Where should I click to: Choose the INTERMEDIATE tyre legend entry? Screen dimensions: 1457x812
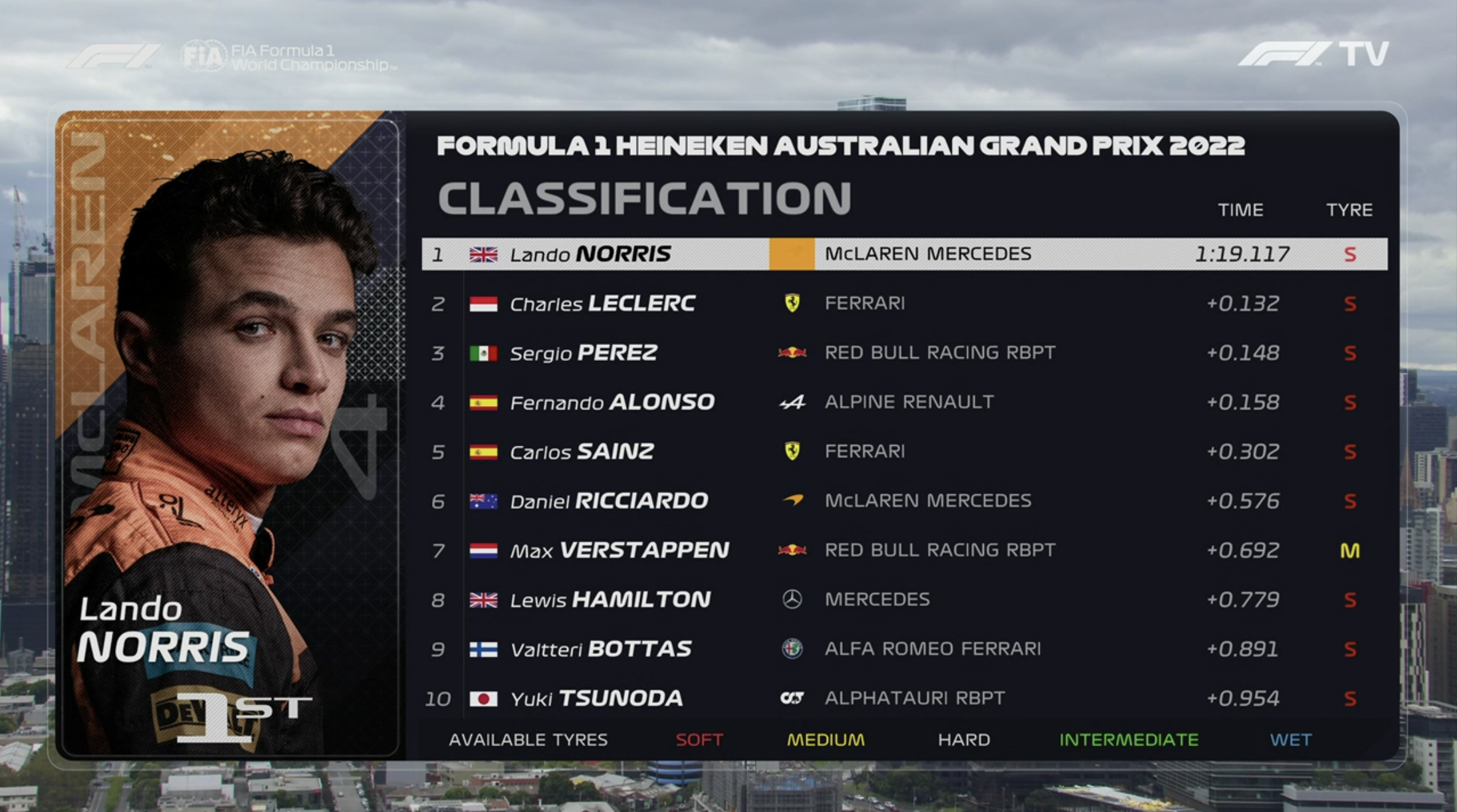(1129, 740)
